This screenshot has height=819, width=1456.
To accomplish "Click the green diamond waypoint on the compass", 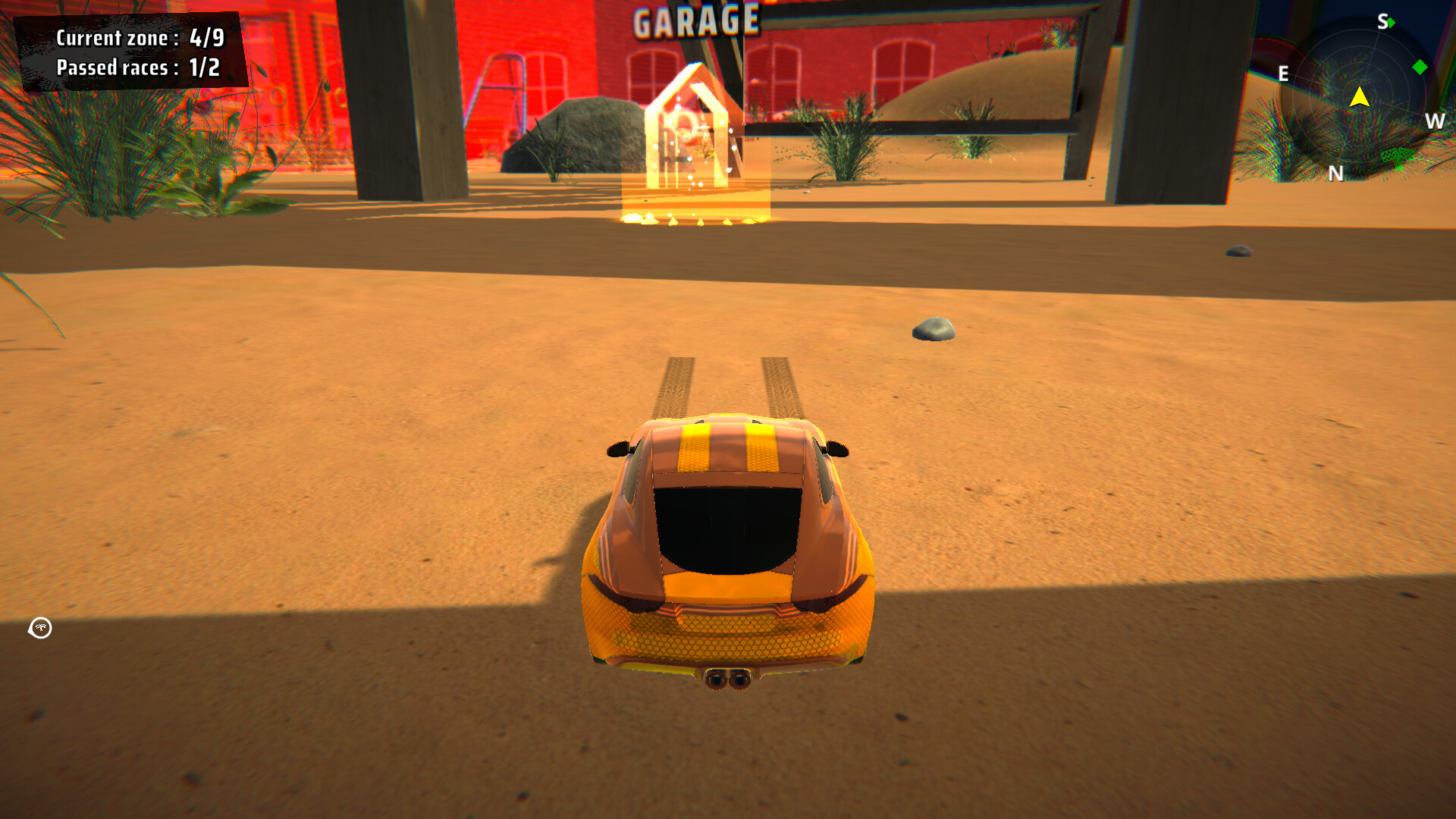I will (1420, 67).
